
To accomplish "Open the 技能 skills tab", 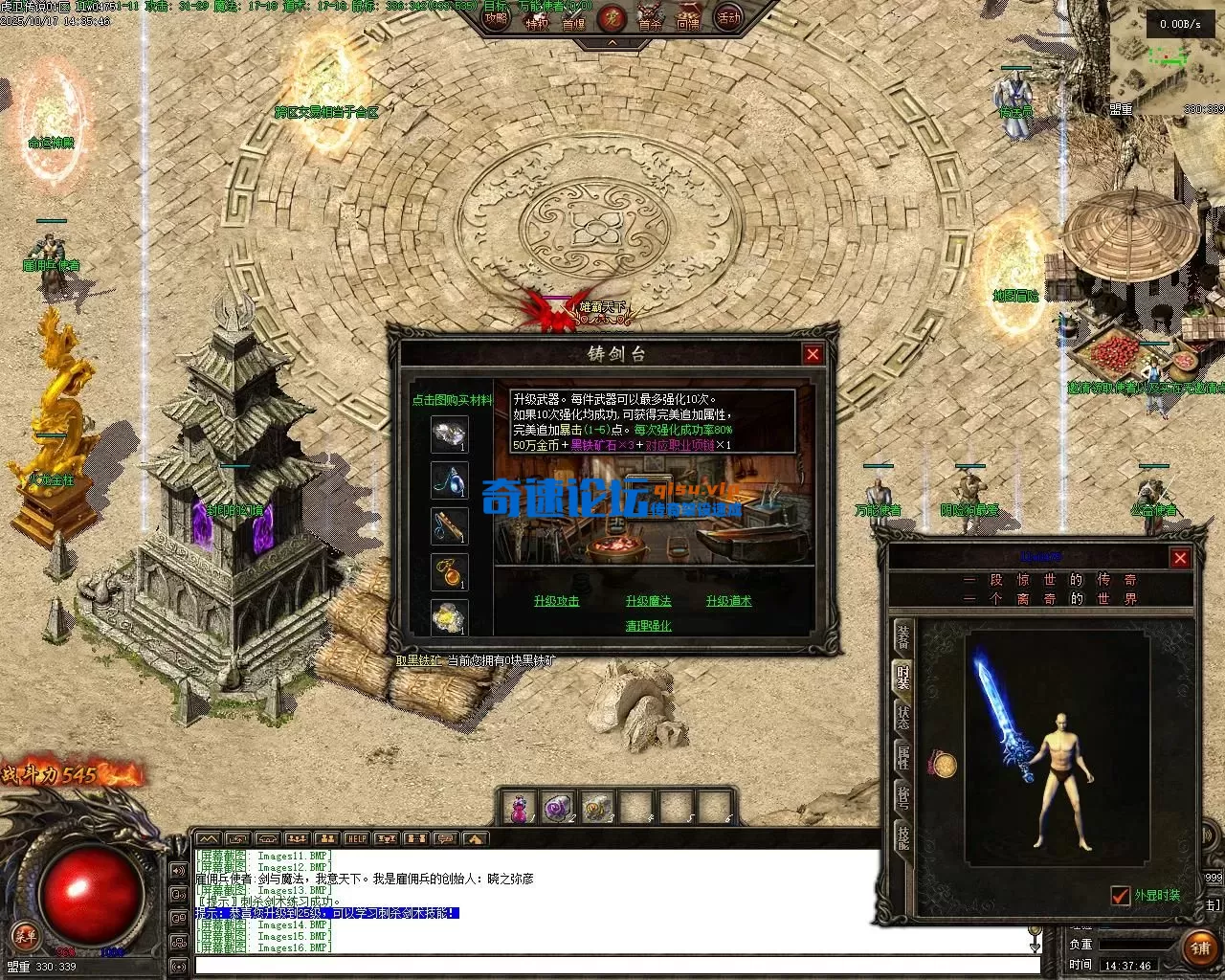I will 902,837.
